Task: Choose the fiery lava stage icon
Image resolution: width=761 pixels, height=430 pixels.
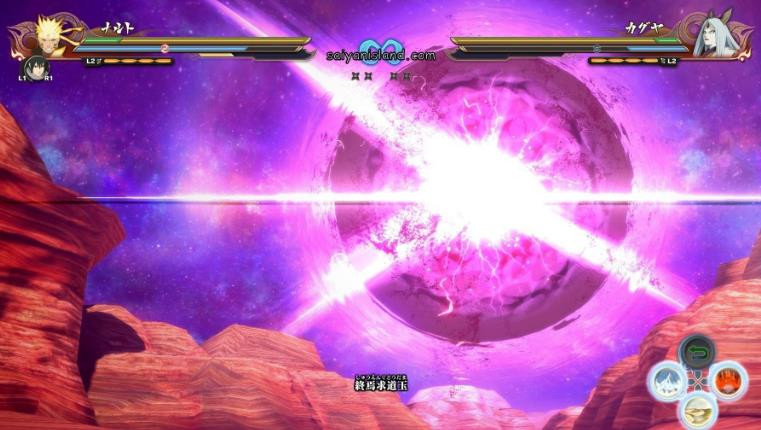Action: 728,380
